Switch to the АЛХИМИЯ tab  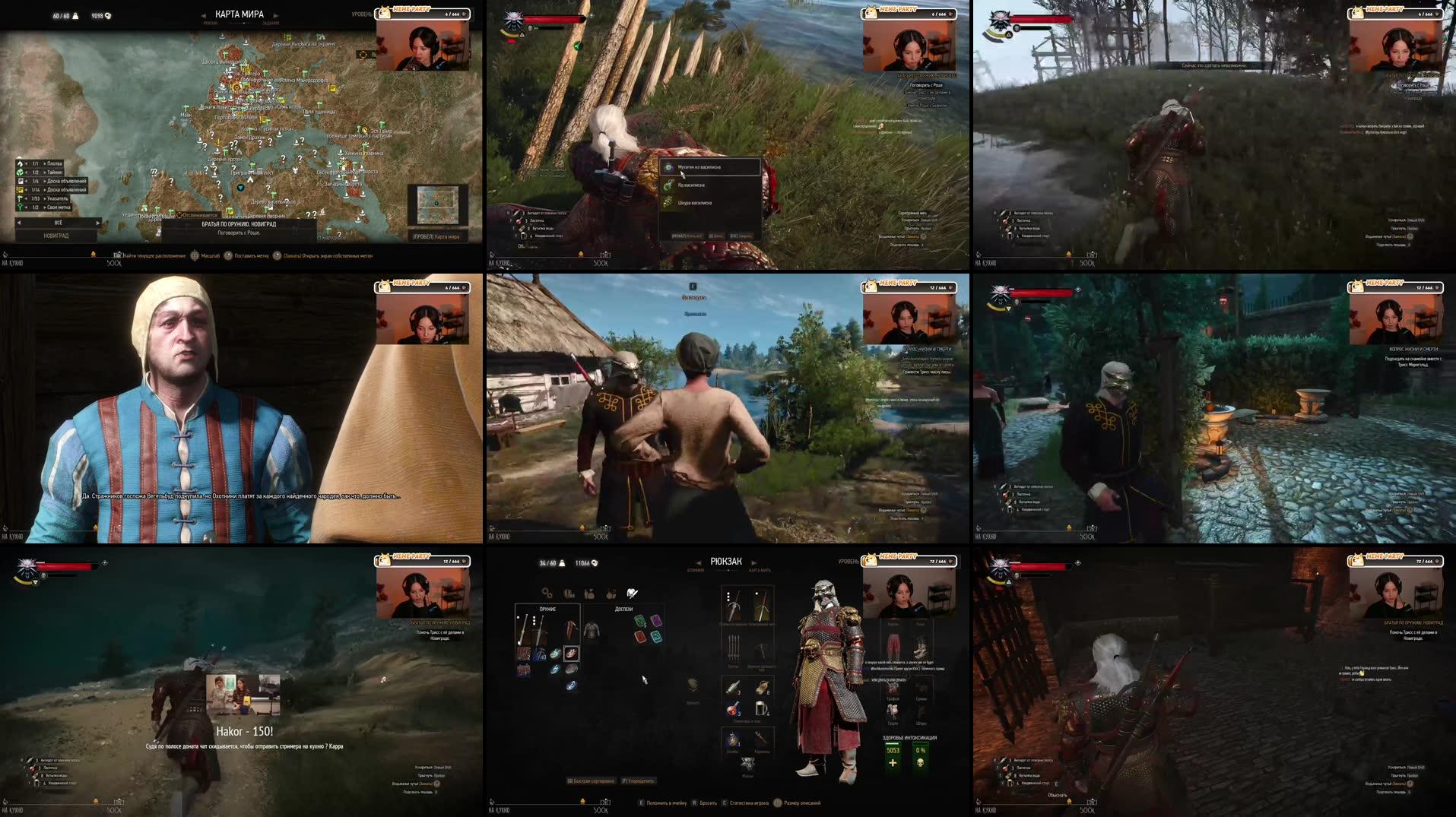[x=696, y=570]
